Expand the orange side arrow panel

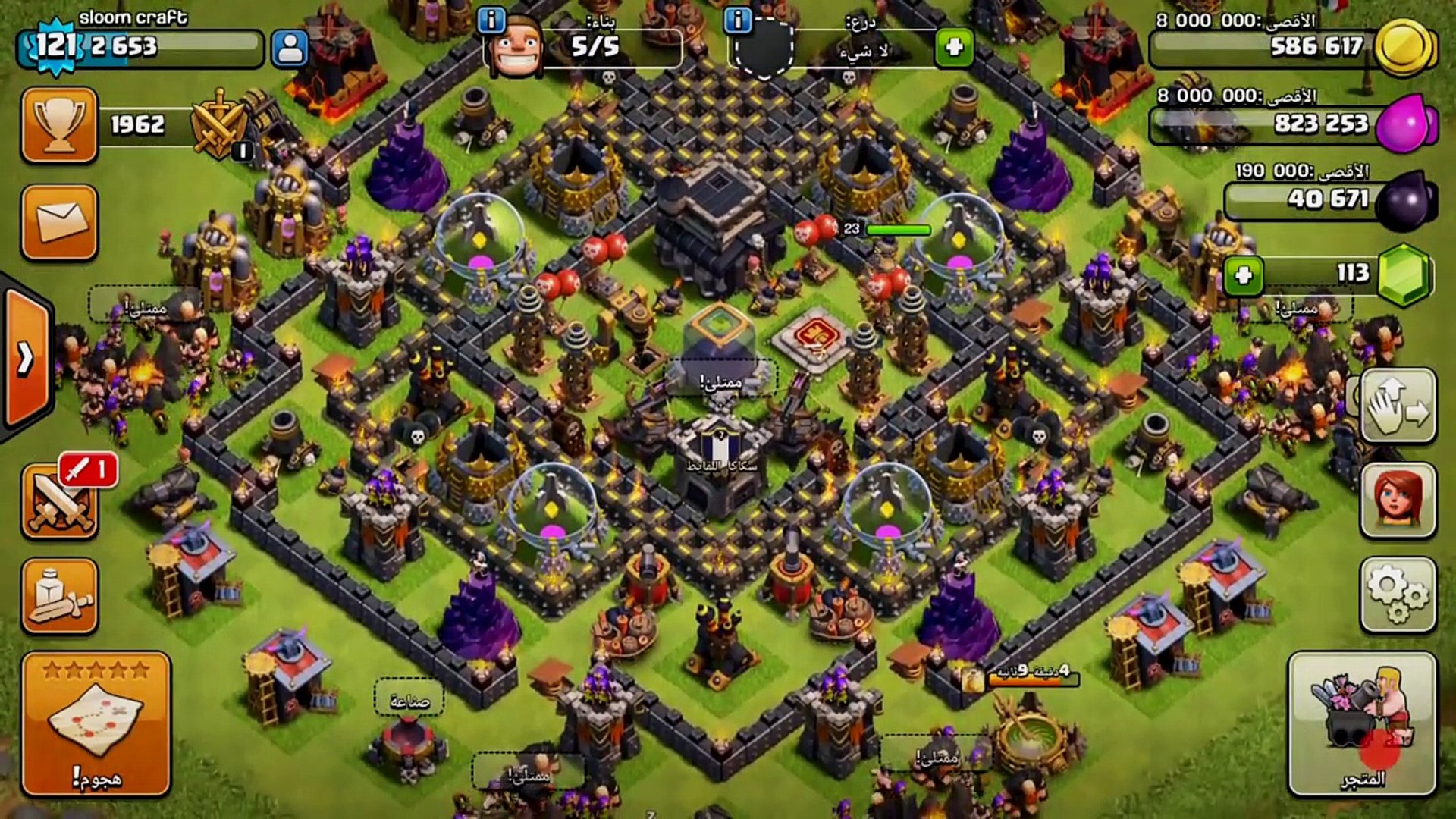coord(27,358)
